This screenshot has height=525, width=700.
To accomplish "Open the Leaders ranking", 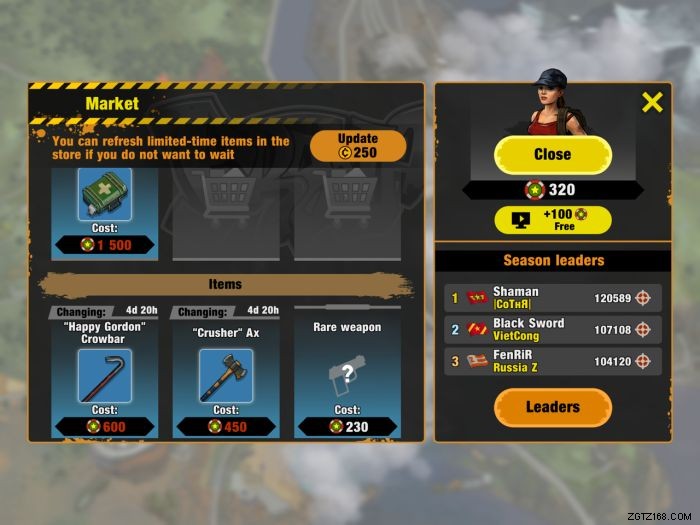I will pyautogui.click(x=552, y=407).
